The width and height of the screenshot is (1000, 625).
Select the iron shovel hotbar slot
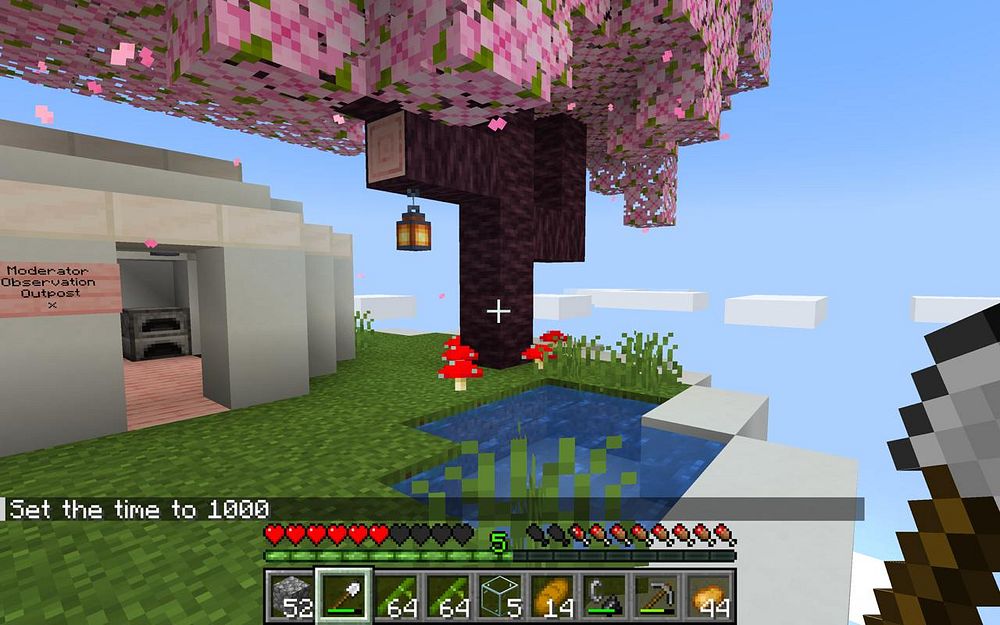click(344, 596)
